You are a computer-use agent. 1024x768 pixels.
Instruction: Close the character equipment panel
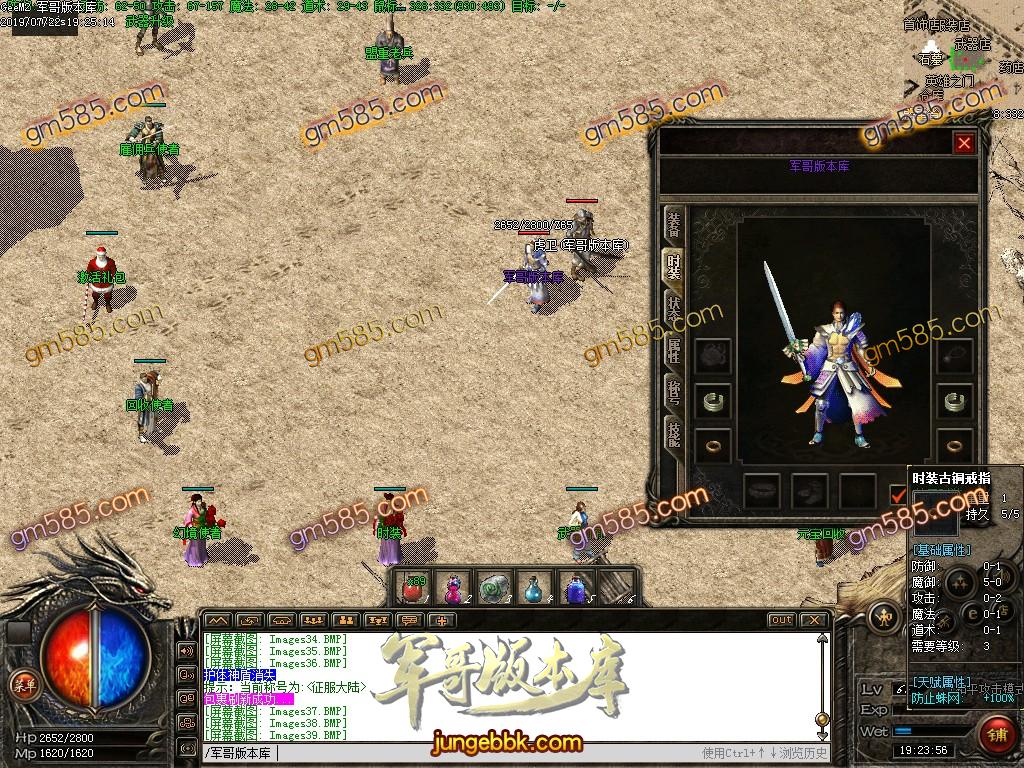(x=964, y=143)
